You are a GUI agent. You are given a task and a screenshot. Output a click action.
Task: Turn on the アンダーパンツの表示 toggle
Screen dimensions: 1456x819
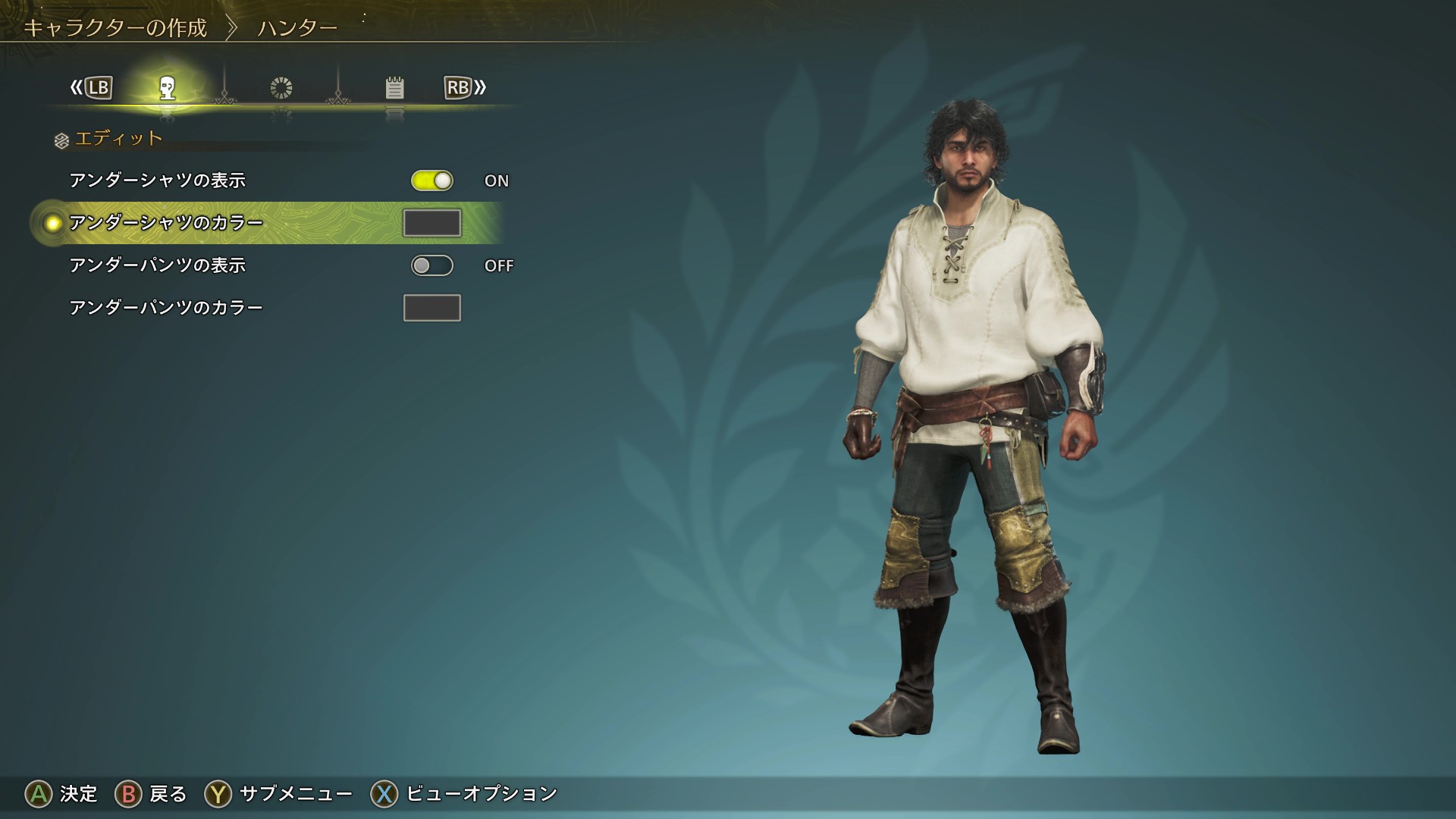[x=432, y=265]
